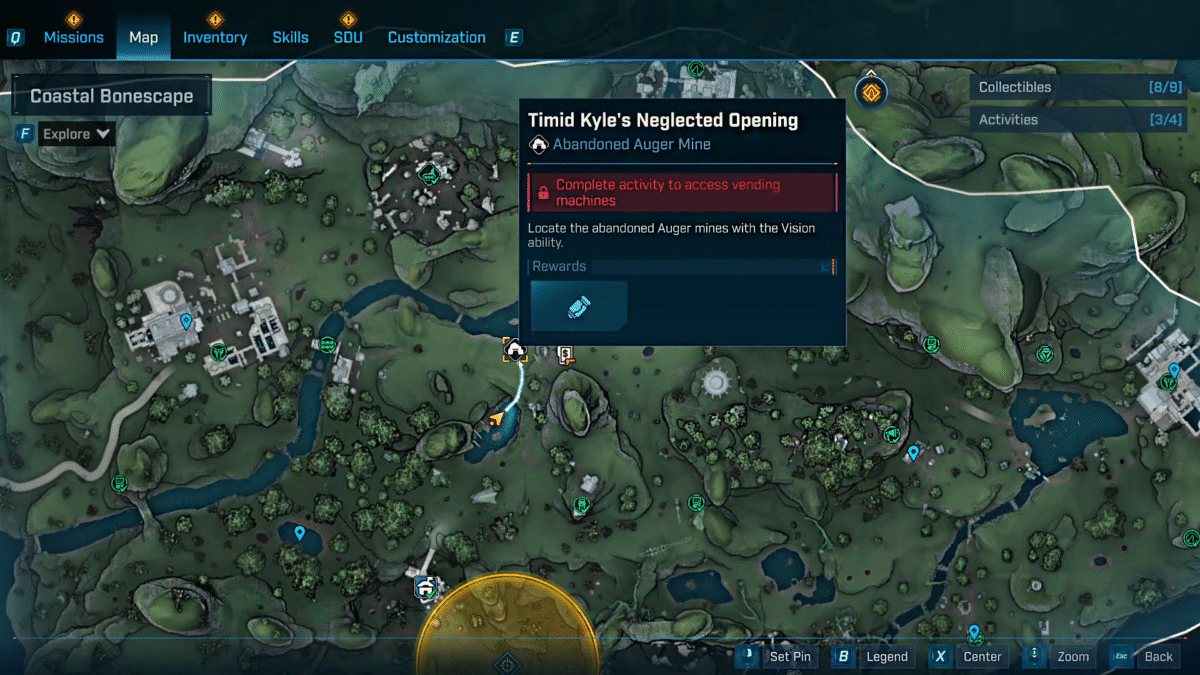Image resolution: width=1200 pixels, height=675 pixels.
Task: Open the Customization tab
Action: click(x=436, y=37)
